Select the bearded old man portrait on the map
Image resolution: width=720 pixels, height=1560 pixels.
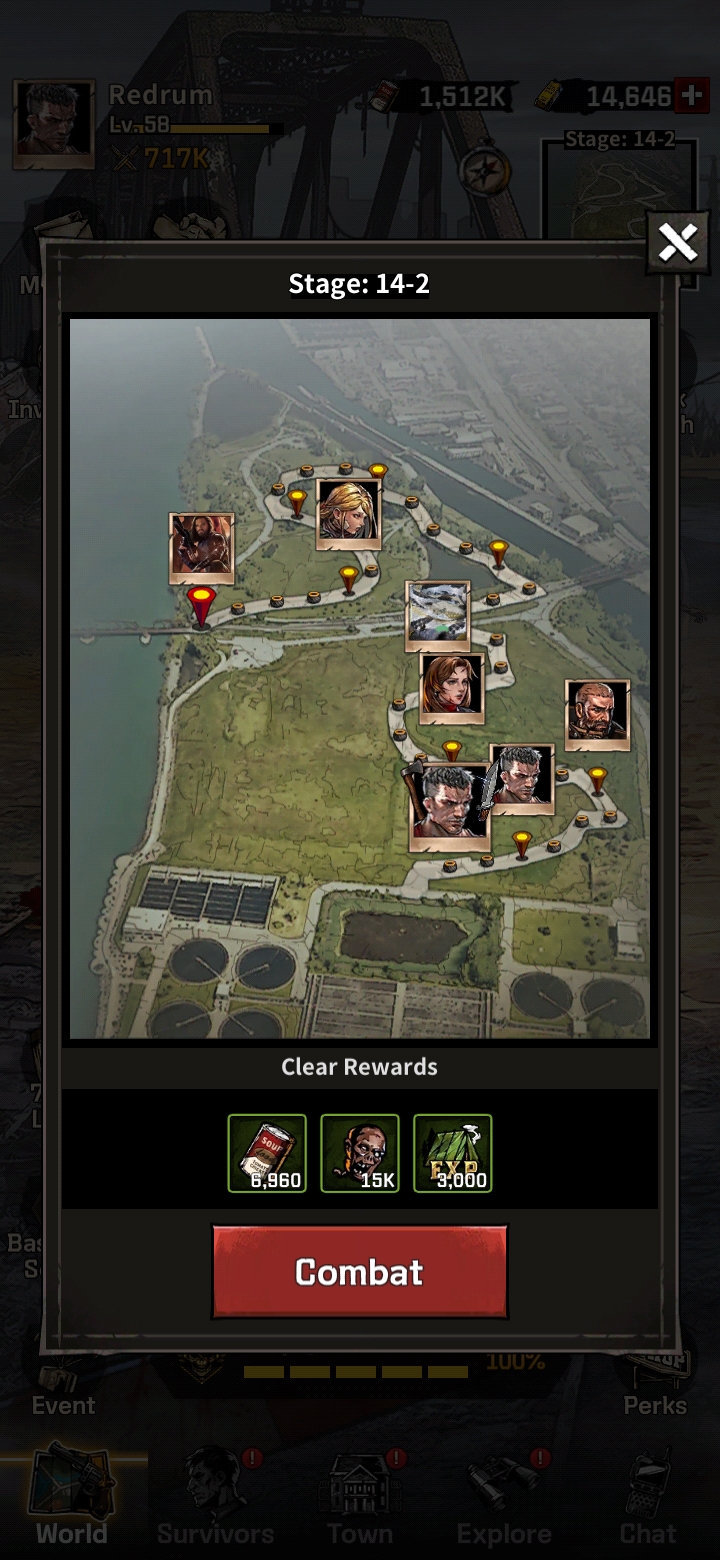(597, 714)
